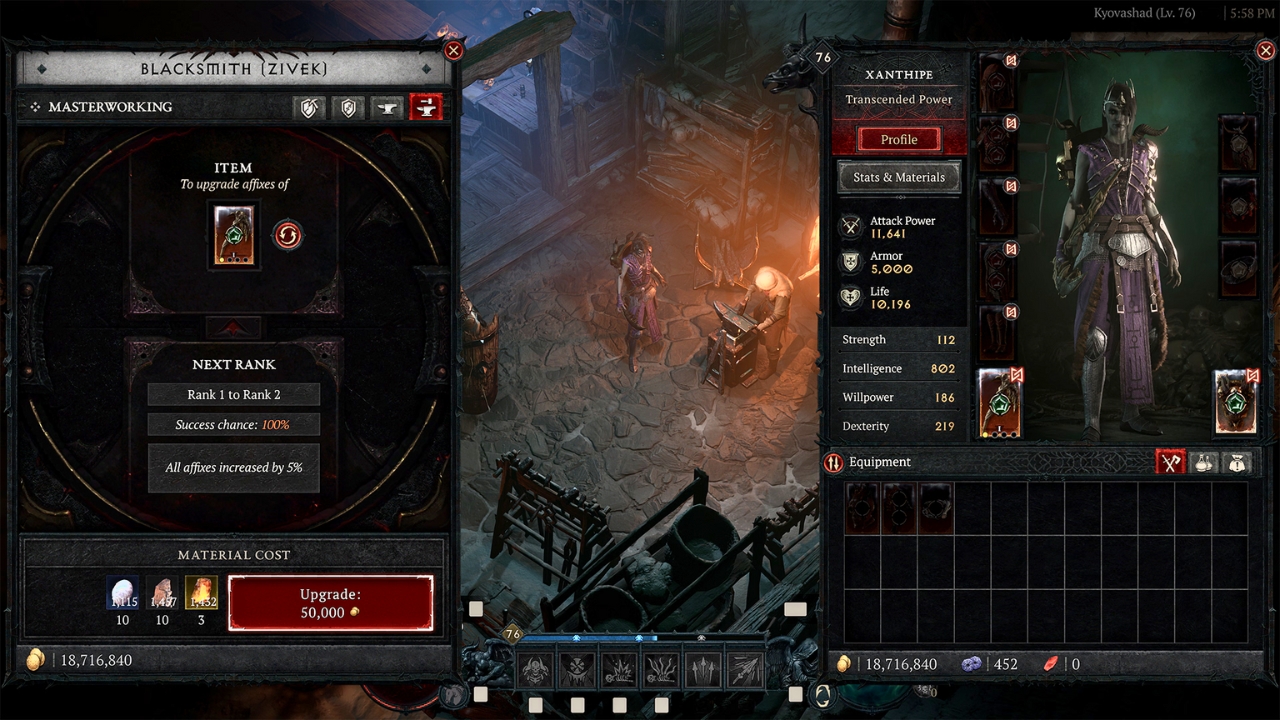Close the character equipment panel

(1263, 51)
